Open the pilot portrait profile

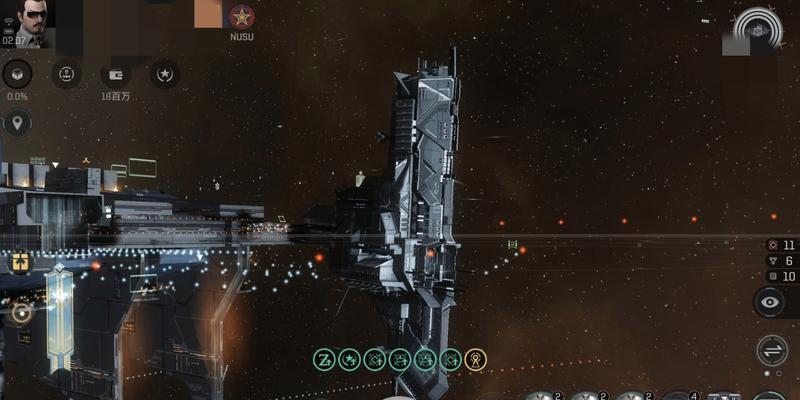pos(27,22)
